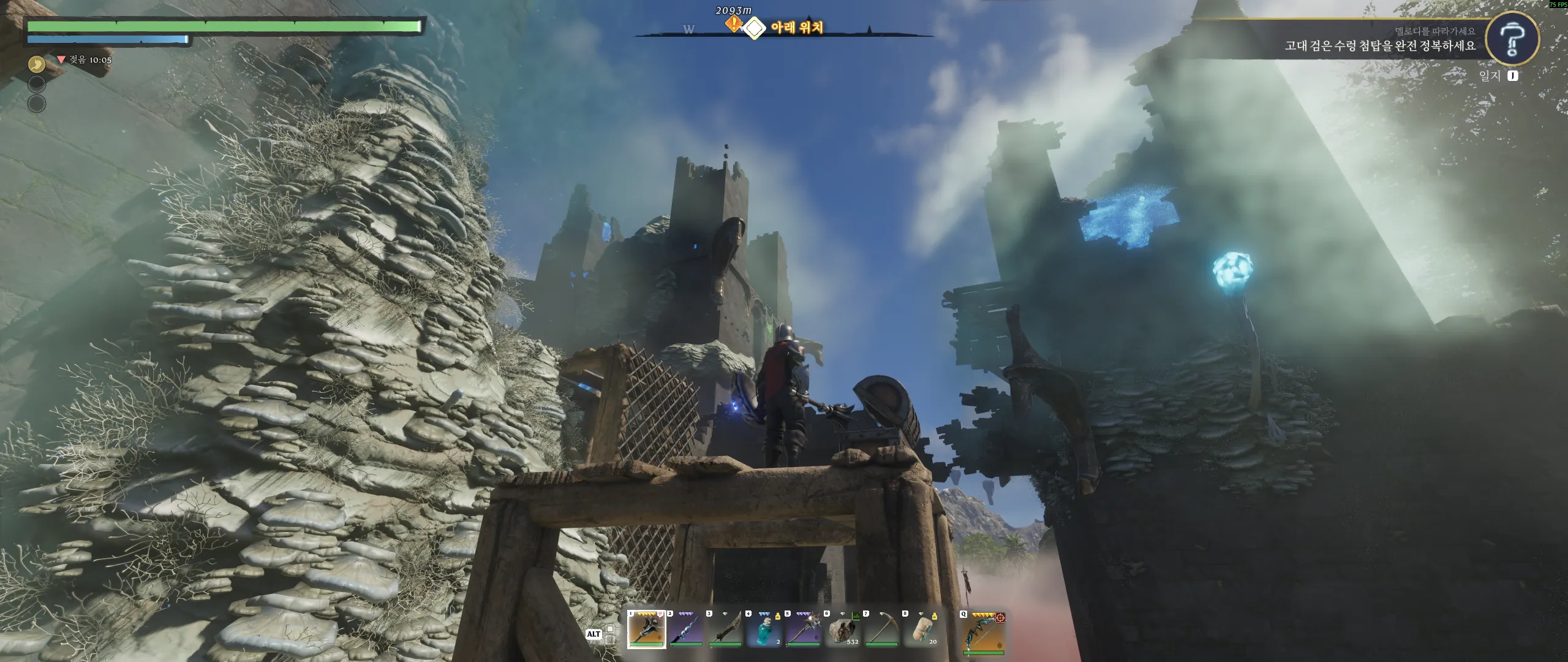Switch to the upper ALT action bar
Image resolution: width=1568 pixels, height=662 pixels.
(x=610, y=629)
